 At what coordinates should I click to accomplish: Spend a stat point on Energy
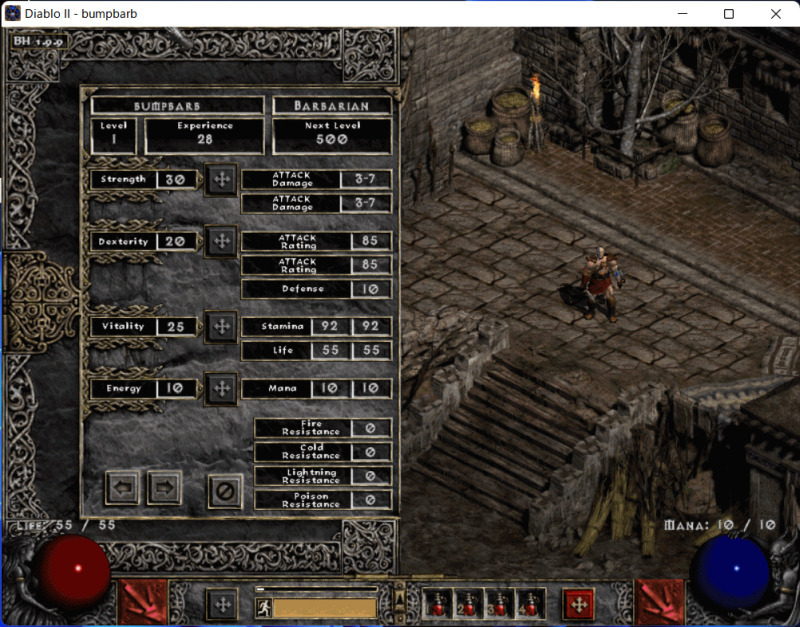click(x=221, y=388)
